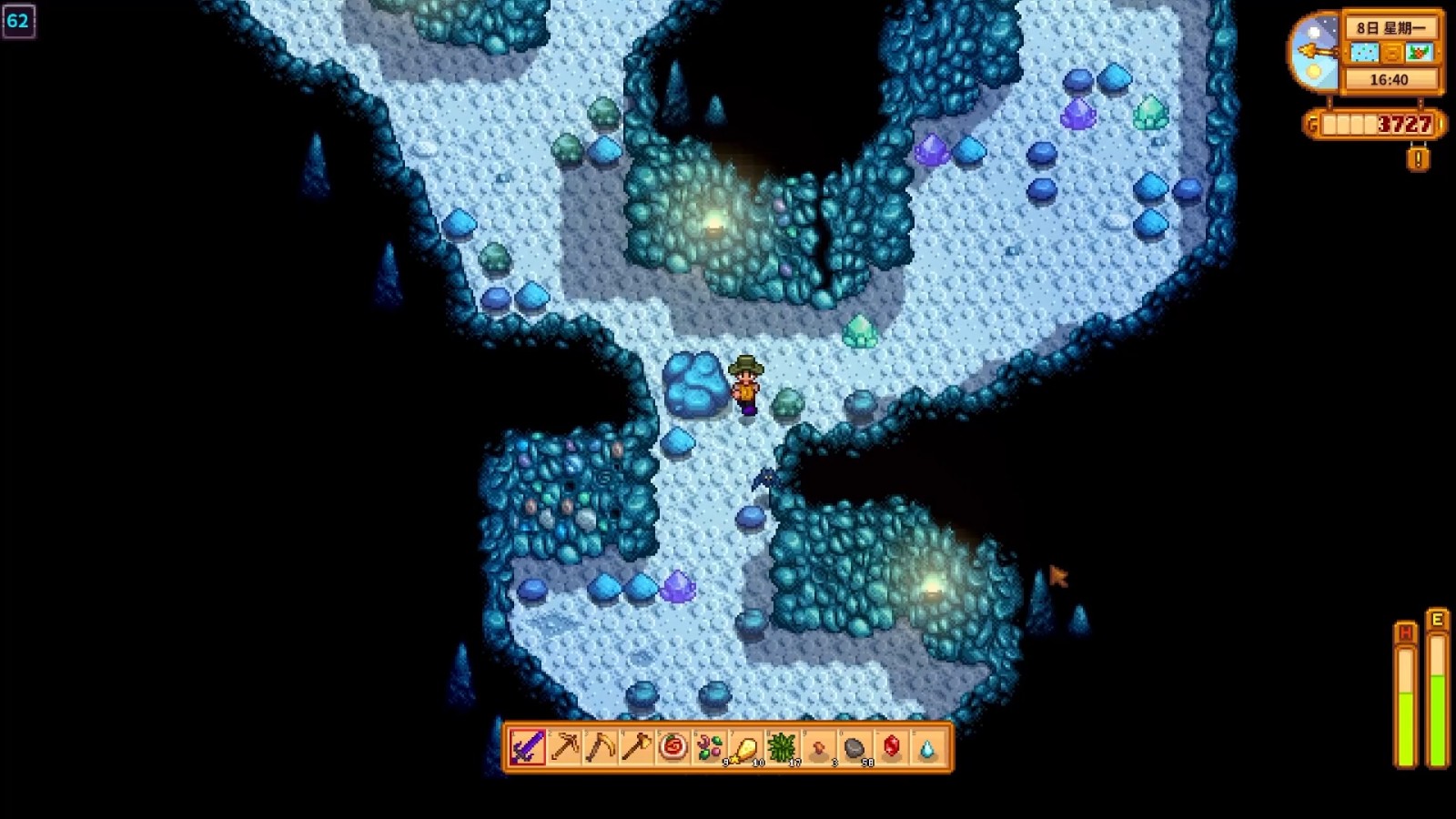The image size is (1456, 819).
Task: Pick the red ruby gem slot
Action: [x=892, y=748]
